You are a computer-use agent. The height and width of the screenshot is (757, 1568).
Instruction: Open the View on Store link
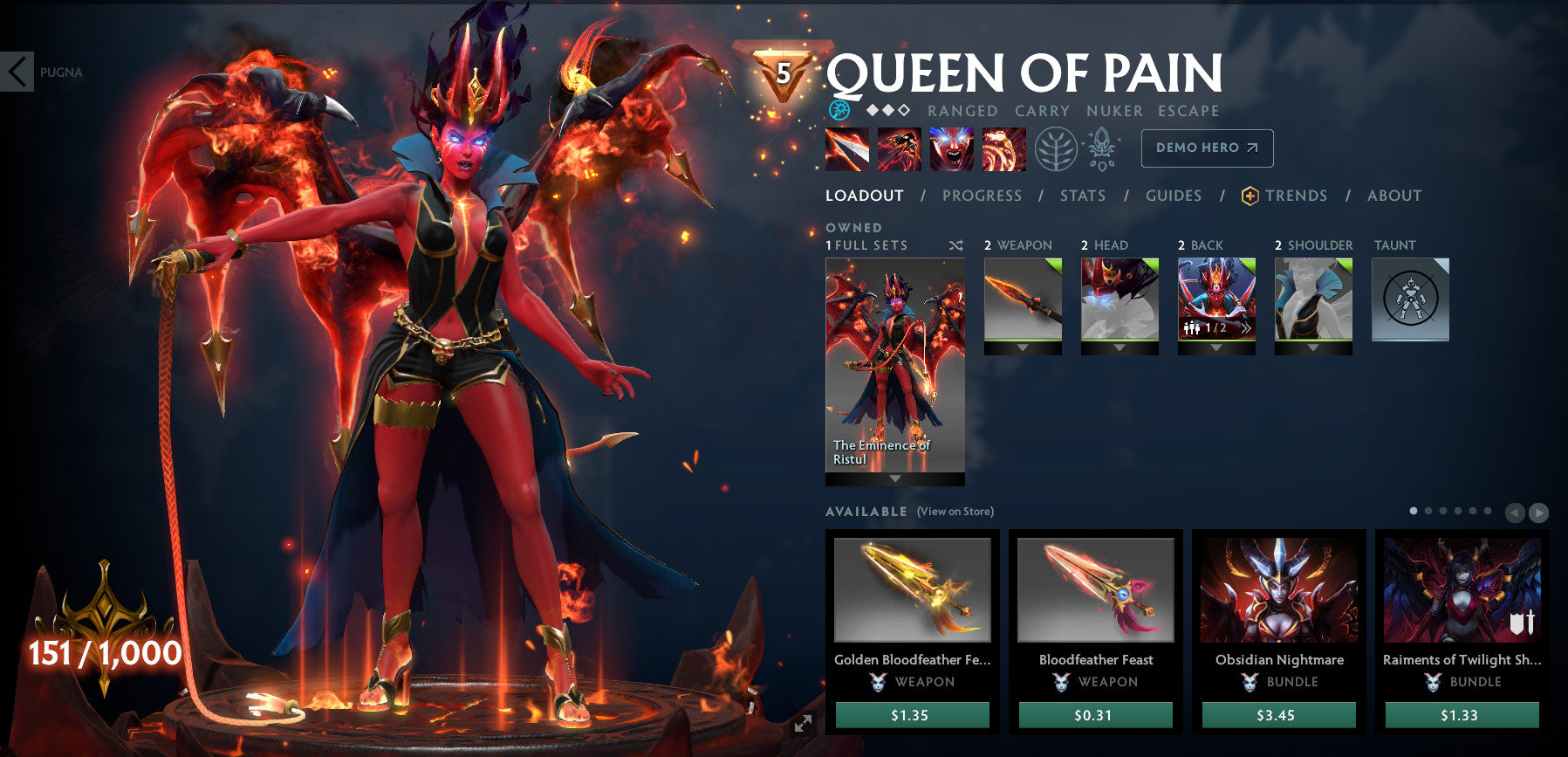[x=954, y=511]
